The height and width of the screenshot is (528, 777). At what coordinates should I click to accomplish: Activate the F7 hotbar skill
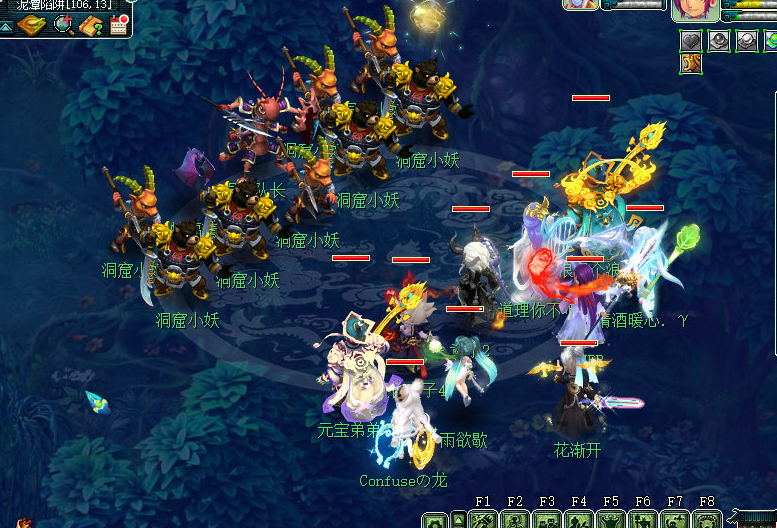(x=675, y=520)
